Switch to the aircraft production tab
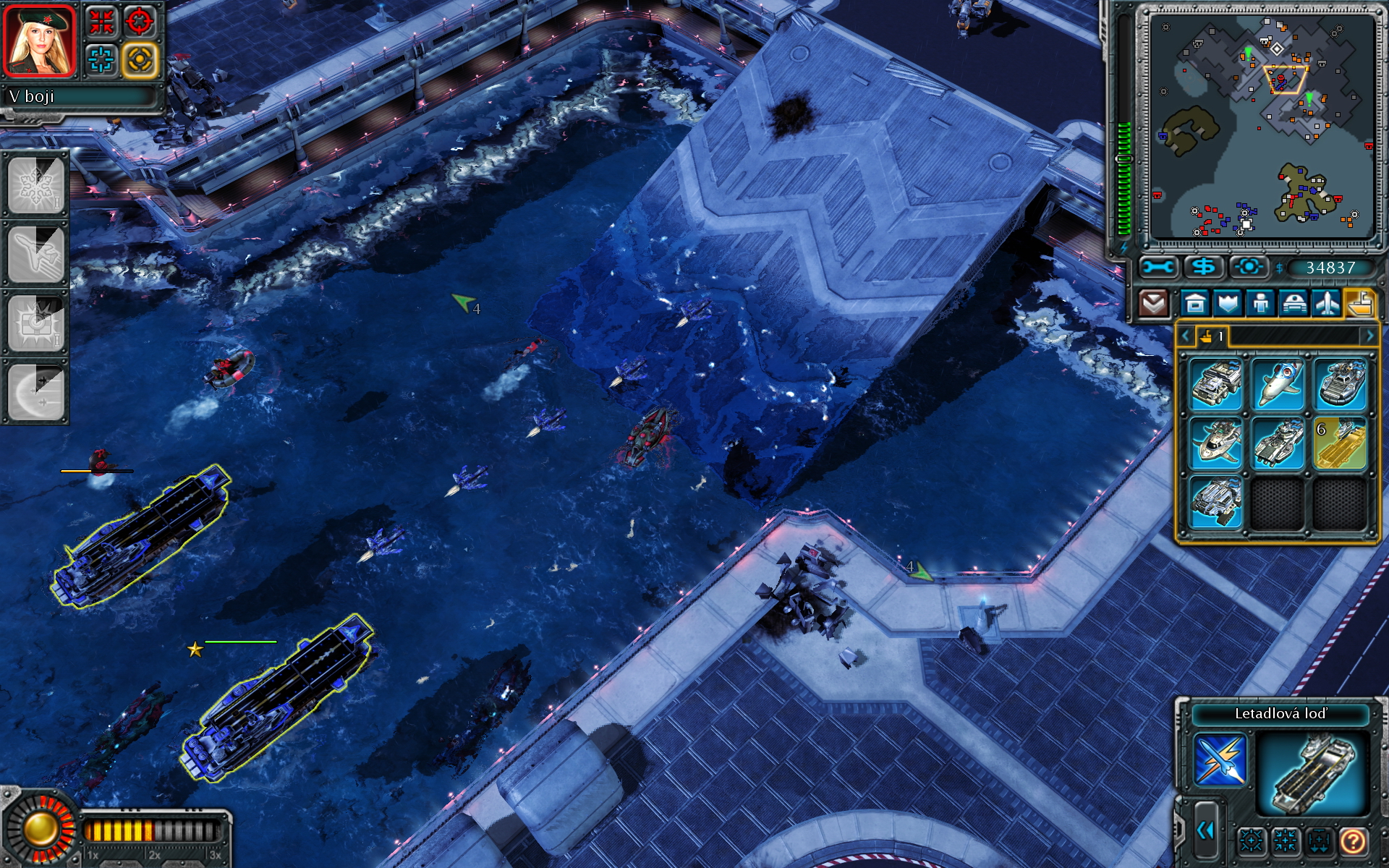 [1326, 303]
